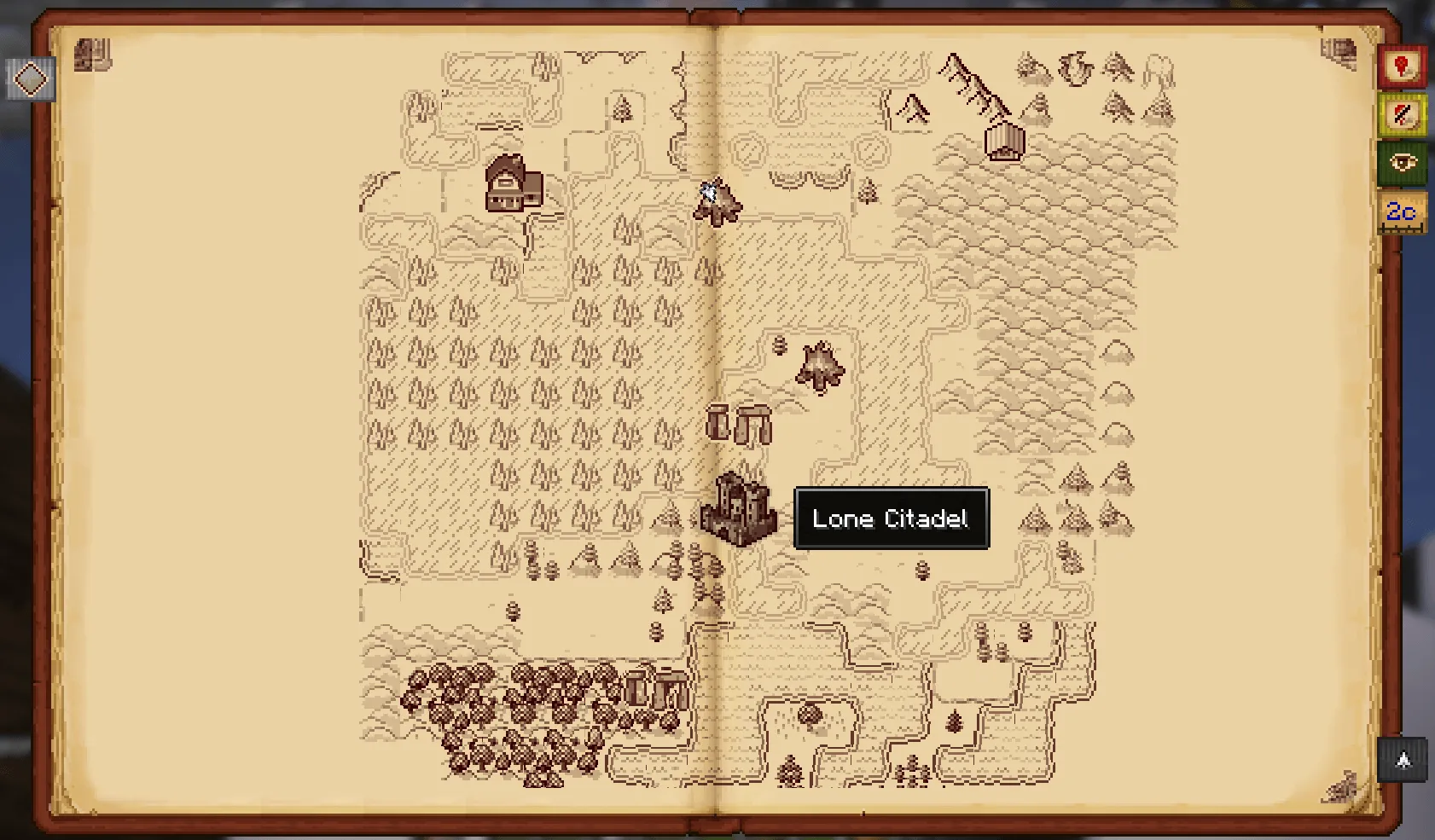This screenshot has height=840, width=1435.
Task: Click the red add-marker bookmark
Action: (x=1401, y=67)
